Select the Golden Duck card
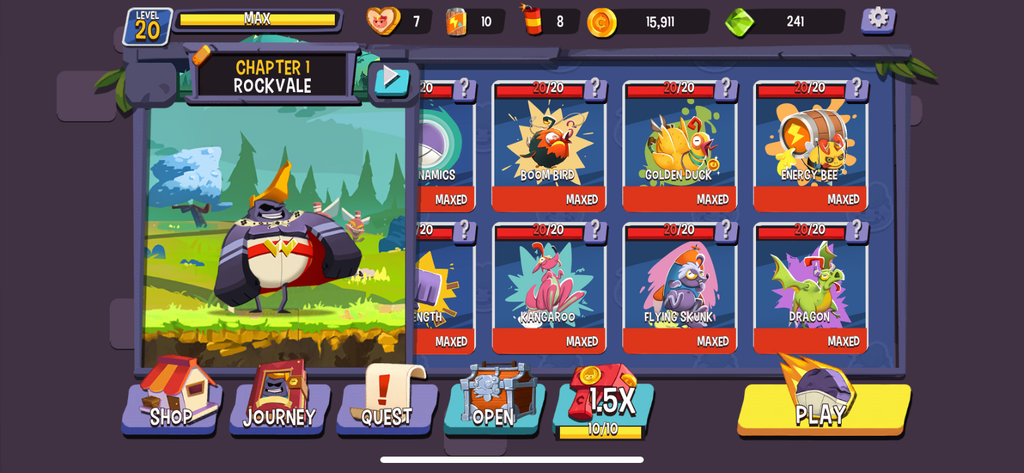 coord(678,145)
